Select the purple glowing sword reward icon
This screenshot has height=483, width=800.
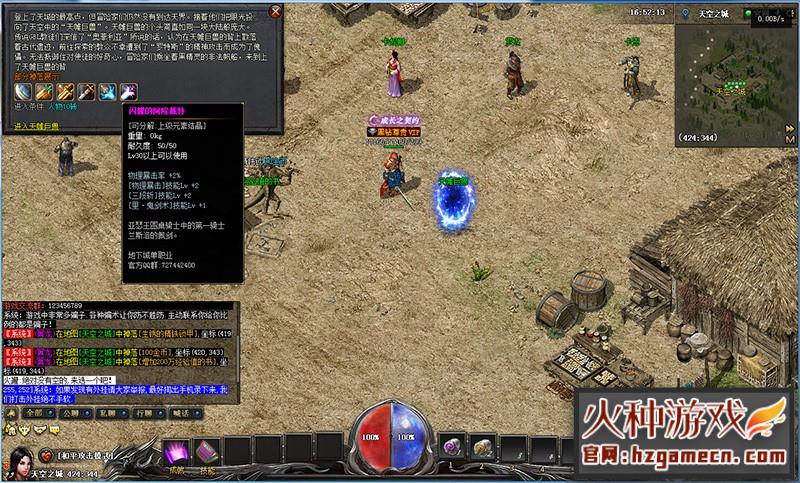(x=128, y=91)
